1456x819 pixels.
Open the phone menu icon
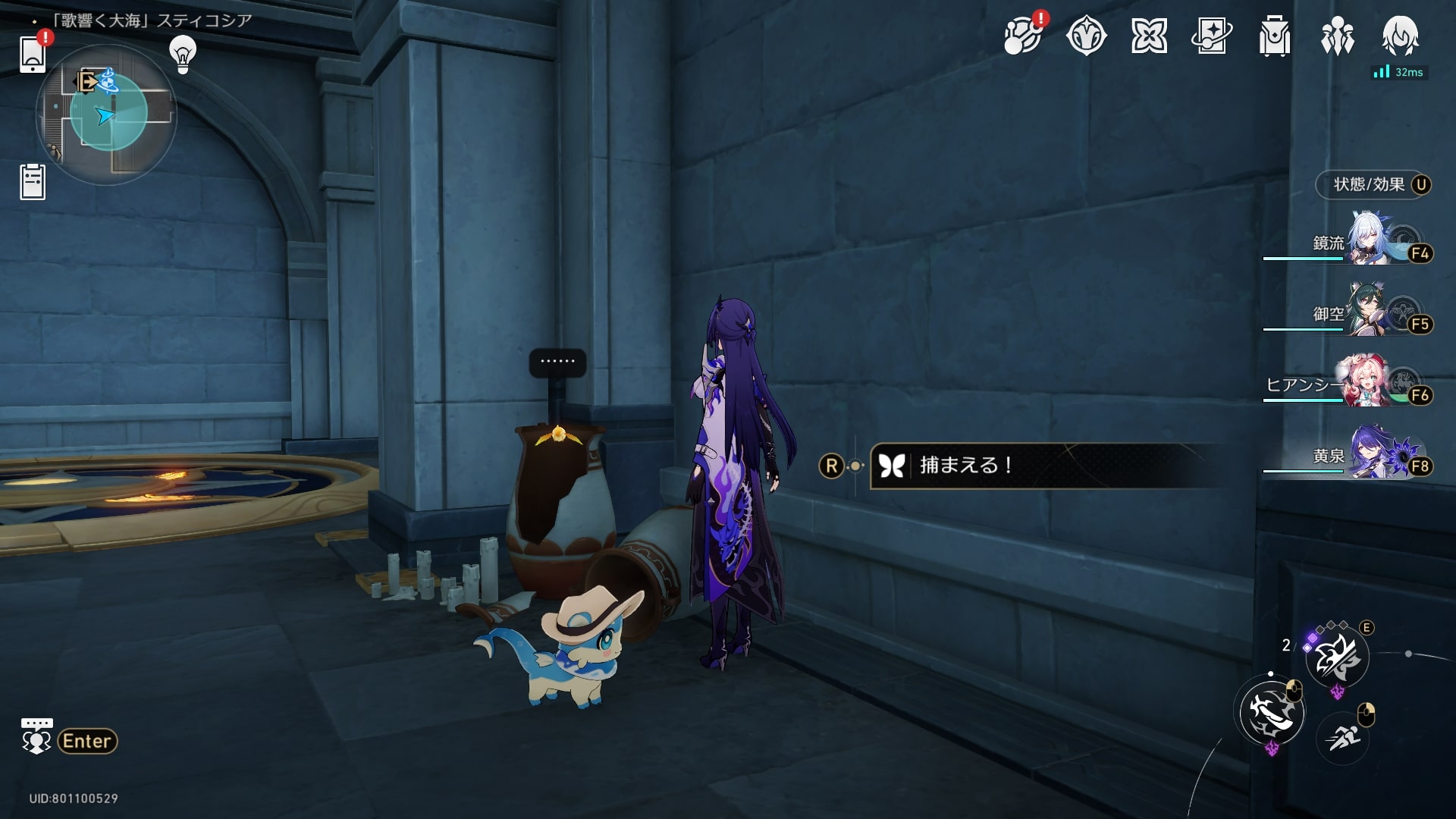[x=33, y=53]
